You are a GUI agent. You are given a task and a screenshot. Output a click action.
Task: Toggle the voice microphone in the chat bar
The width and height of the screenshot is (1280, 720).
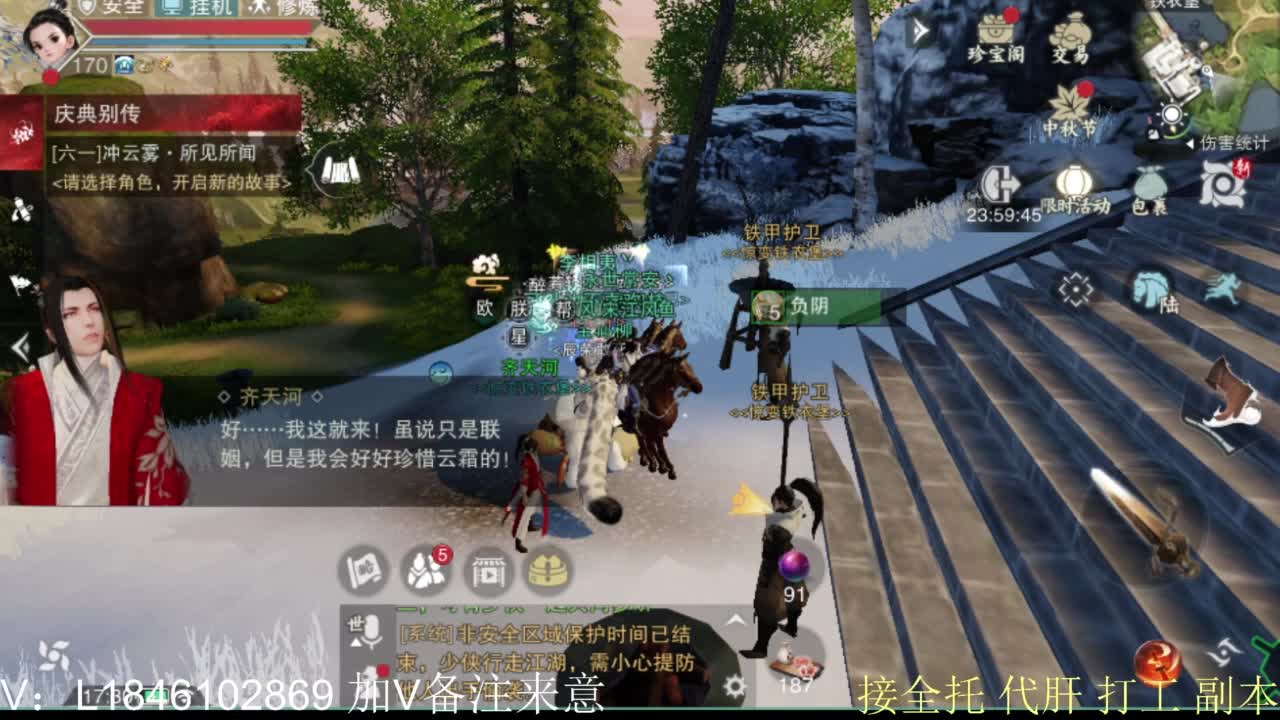pos(370,630)
